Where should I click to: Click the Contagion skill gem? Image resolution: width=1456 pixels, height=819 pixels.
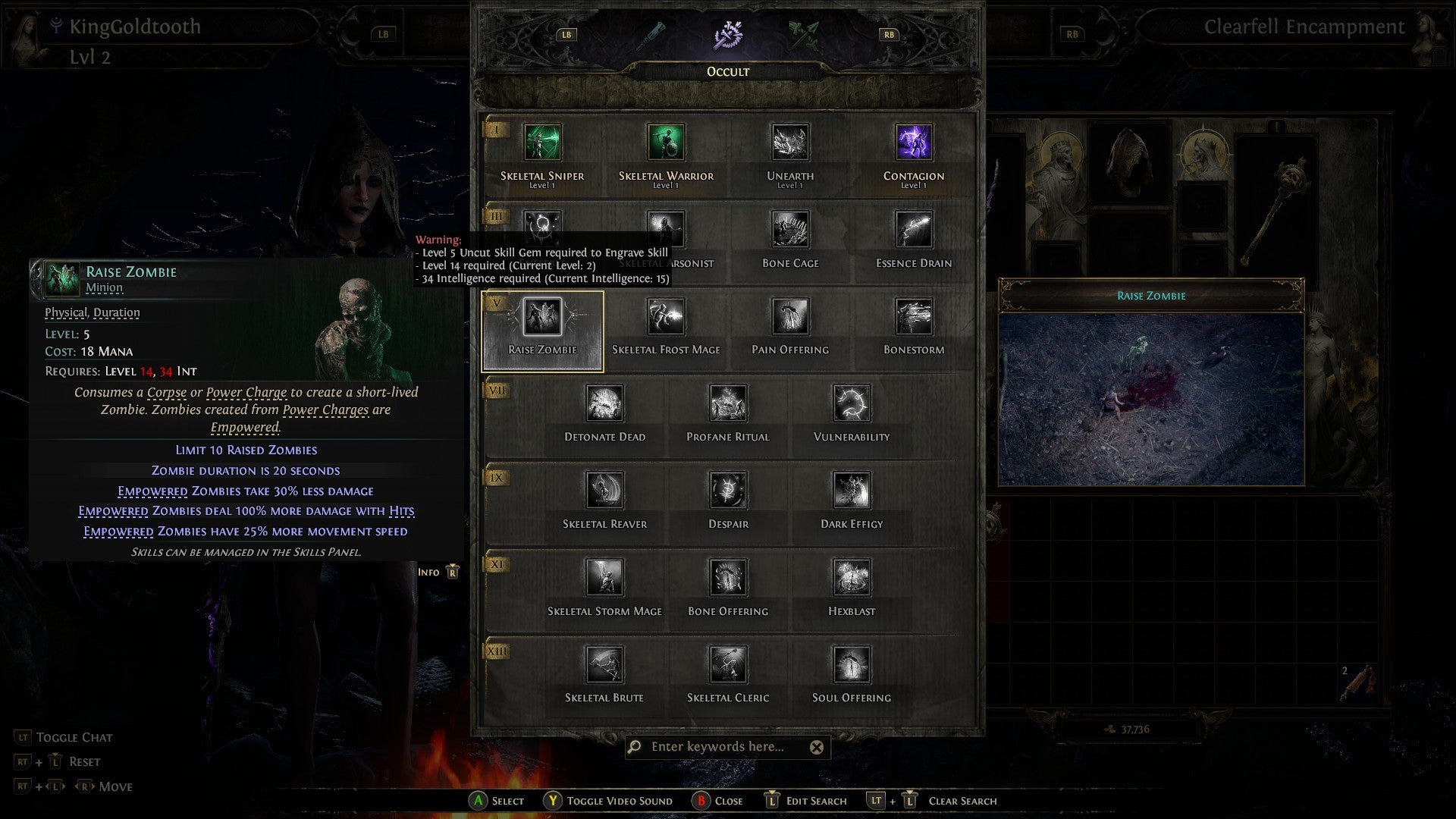pyautogui.click(x=914, y=143)
